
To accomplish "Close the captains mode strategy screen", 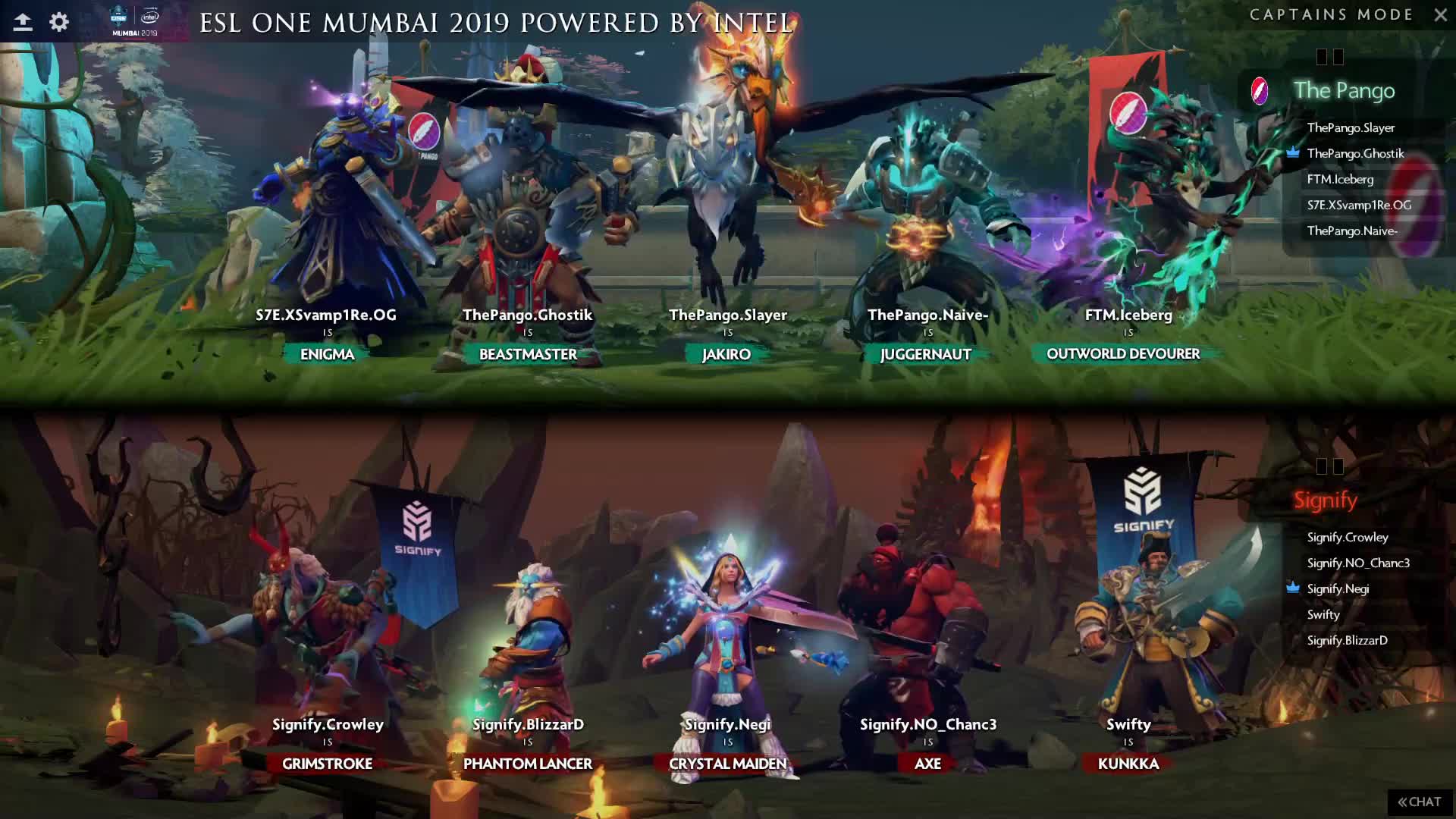I will click(x=1440, y=15).
